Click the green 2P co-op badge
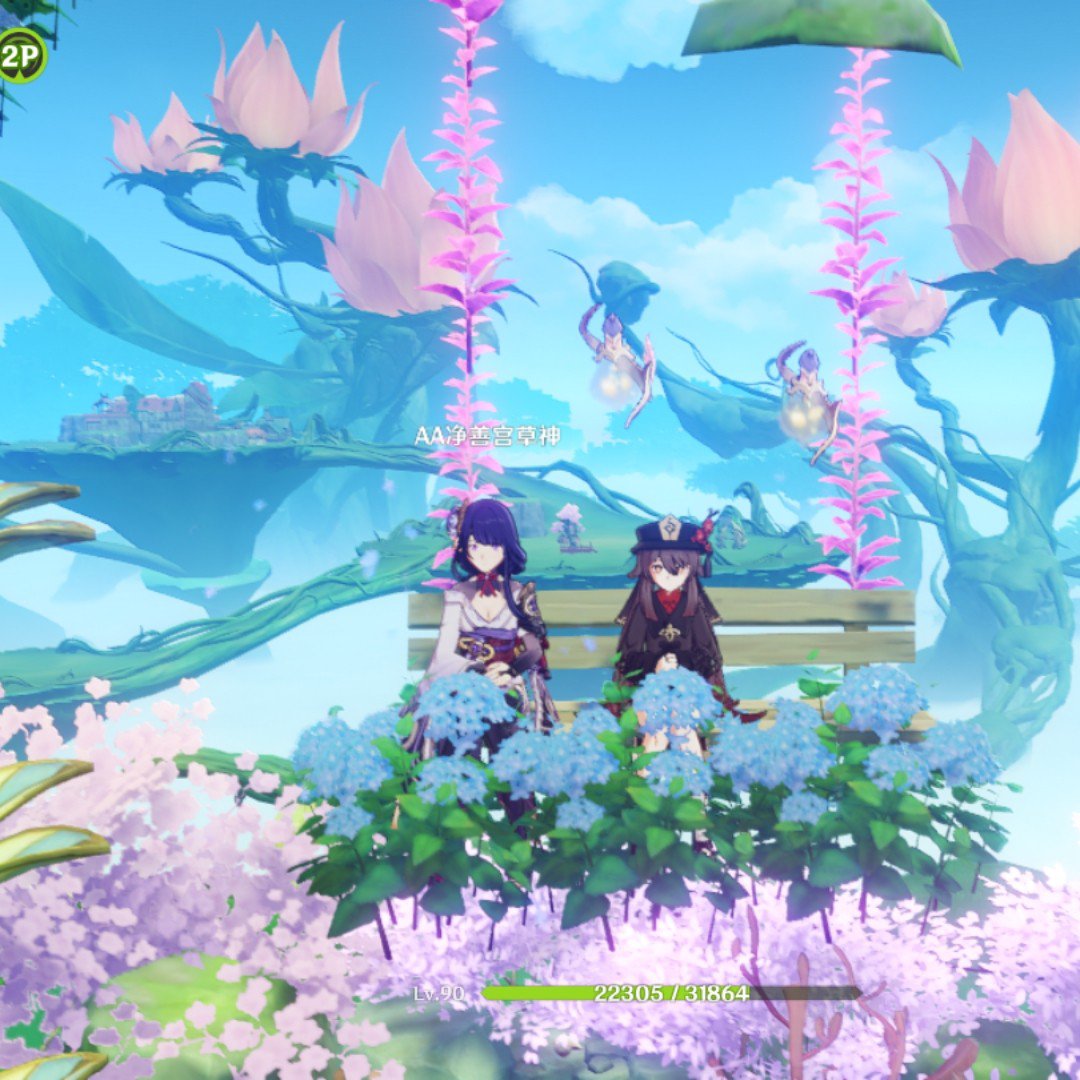1080x1080 pixels. pos(19,55)
